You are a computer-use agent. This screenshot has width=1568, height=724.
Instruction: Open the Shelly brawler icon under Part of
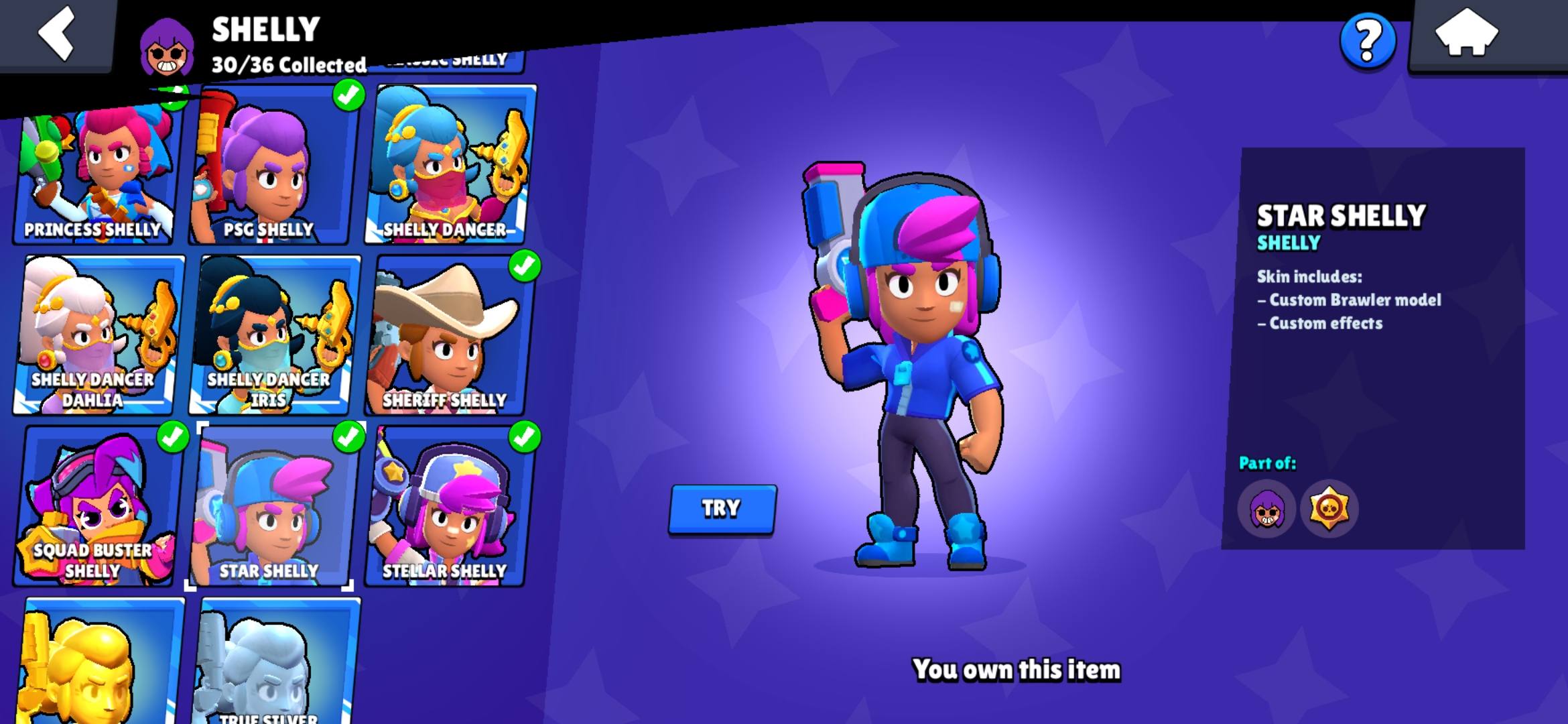(1266, 509)
